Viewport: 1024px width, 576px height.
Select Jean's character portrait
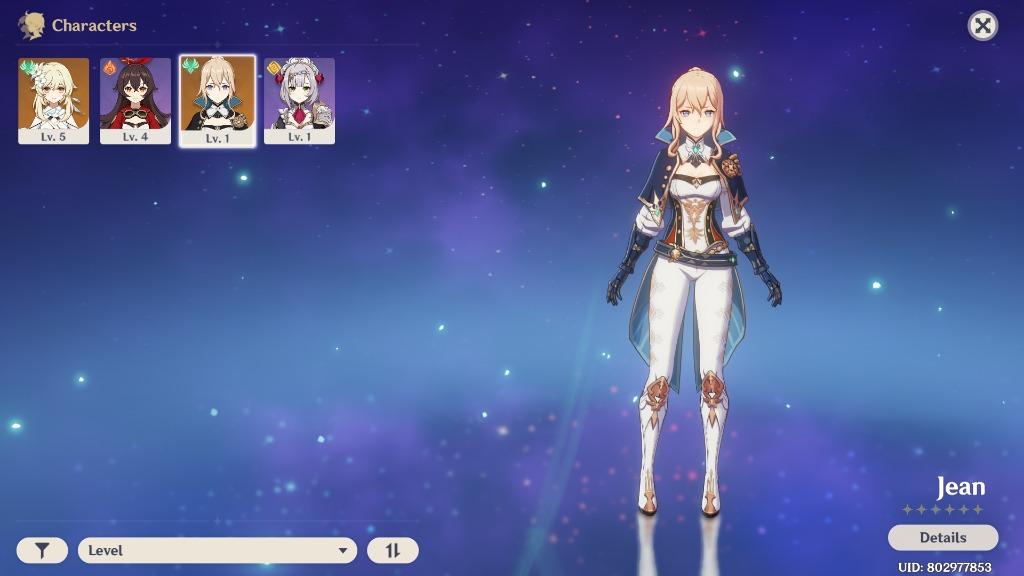(x=217, y=100)
